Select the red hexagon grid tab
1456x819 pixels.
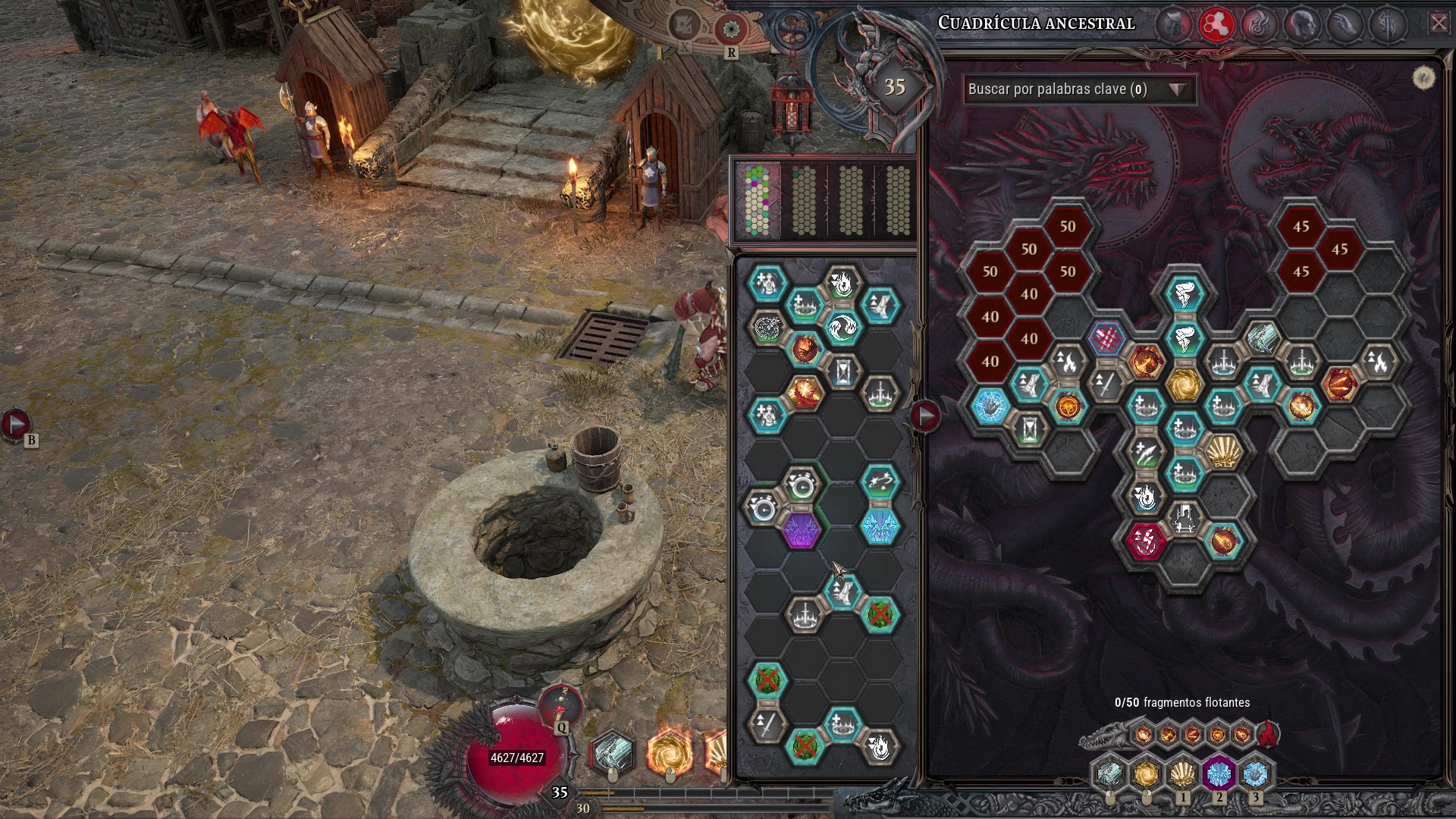coord(1216,24)
